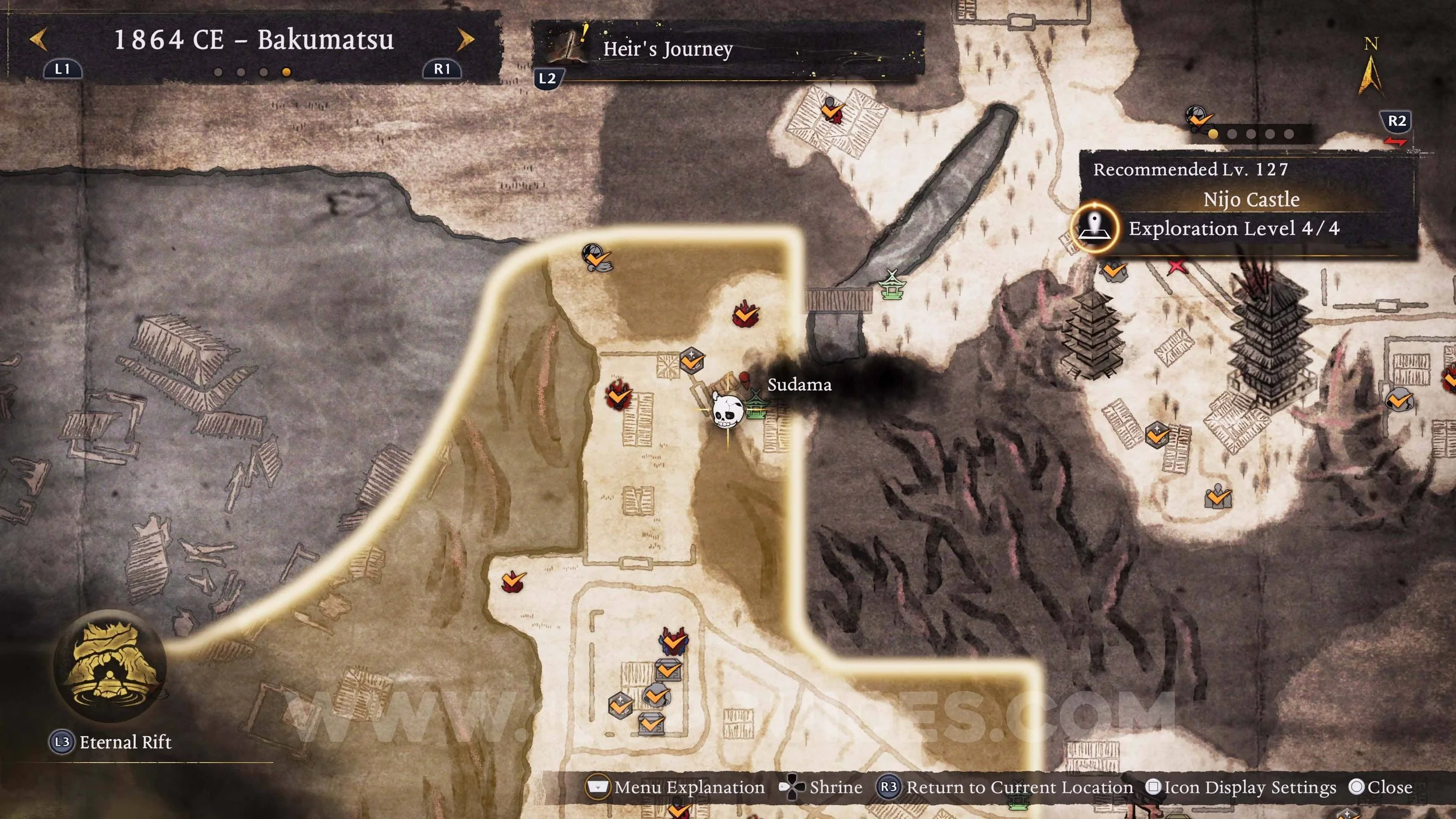Select the highlighted orange era page dot
Image resolution: width=1456 pixels, height=819 pixels.
pyautogui.click(x=286, y=72)
